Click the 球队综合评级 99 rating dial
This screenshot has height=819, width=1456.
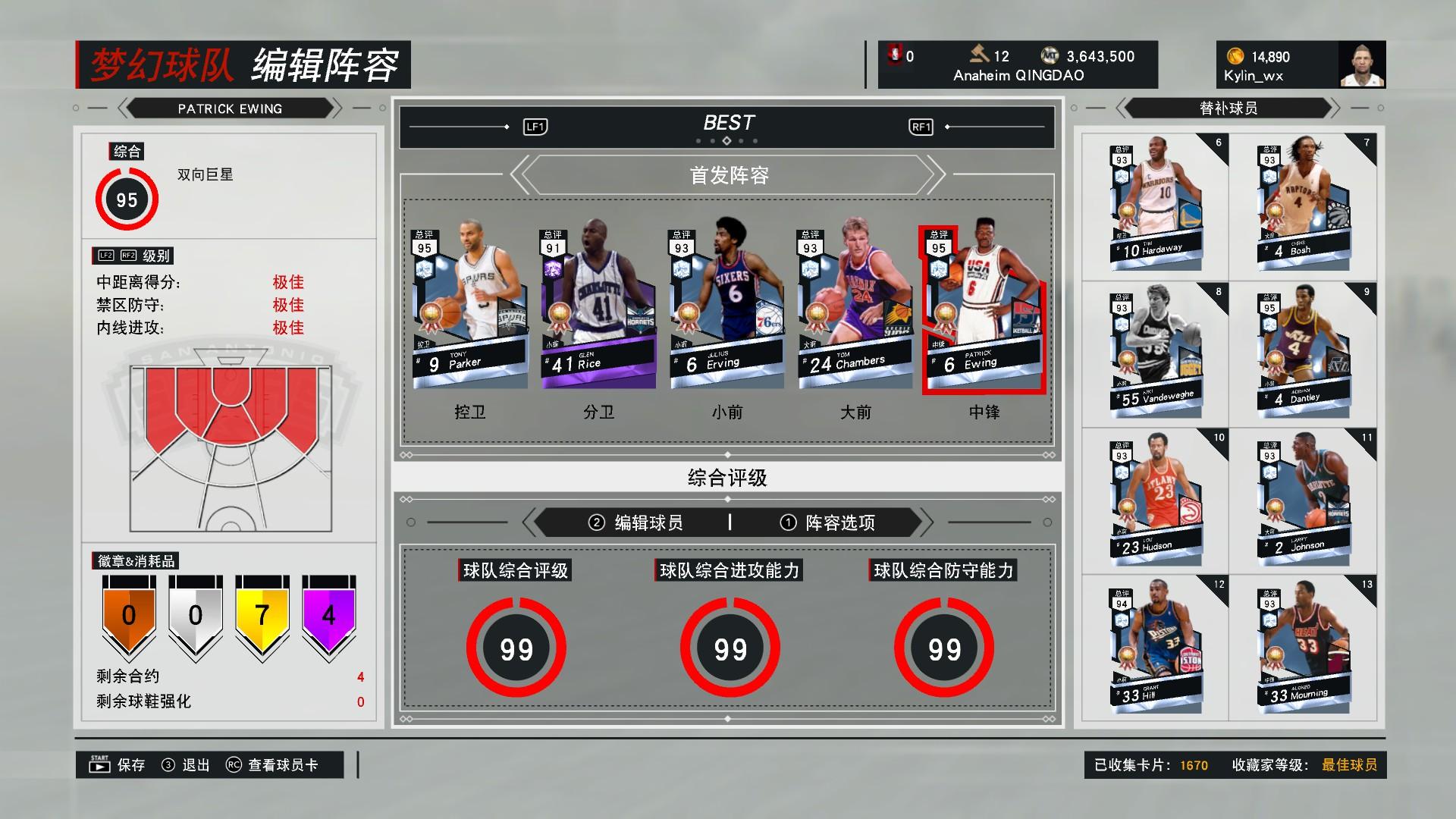click(516, 648)
